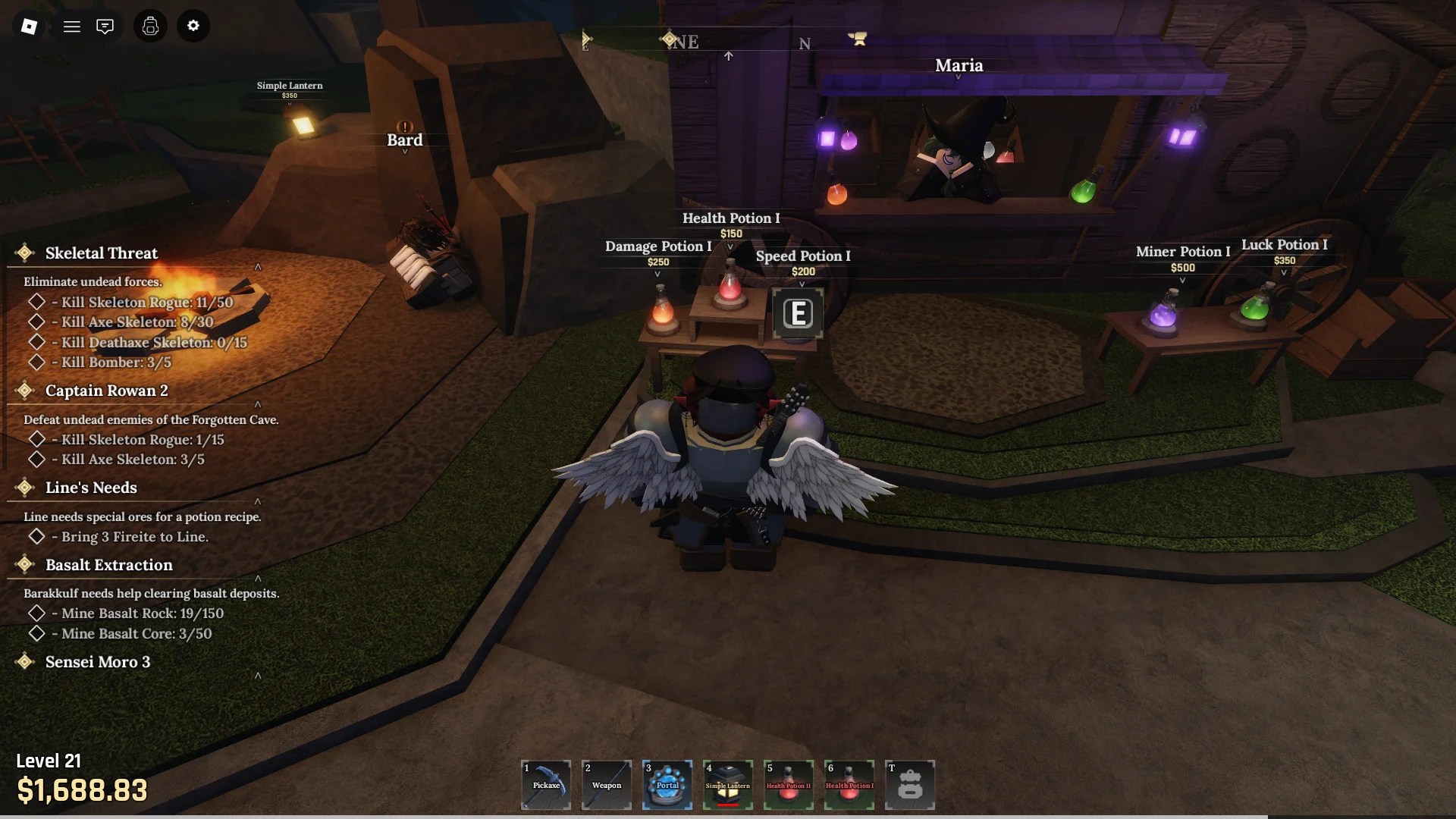Open the Roblox settings gear
The width and height of the screenshot is (1456, 819).
pyautogui.click(x=193, y=26)
